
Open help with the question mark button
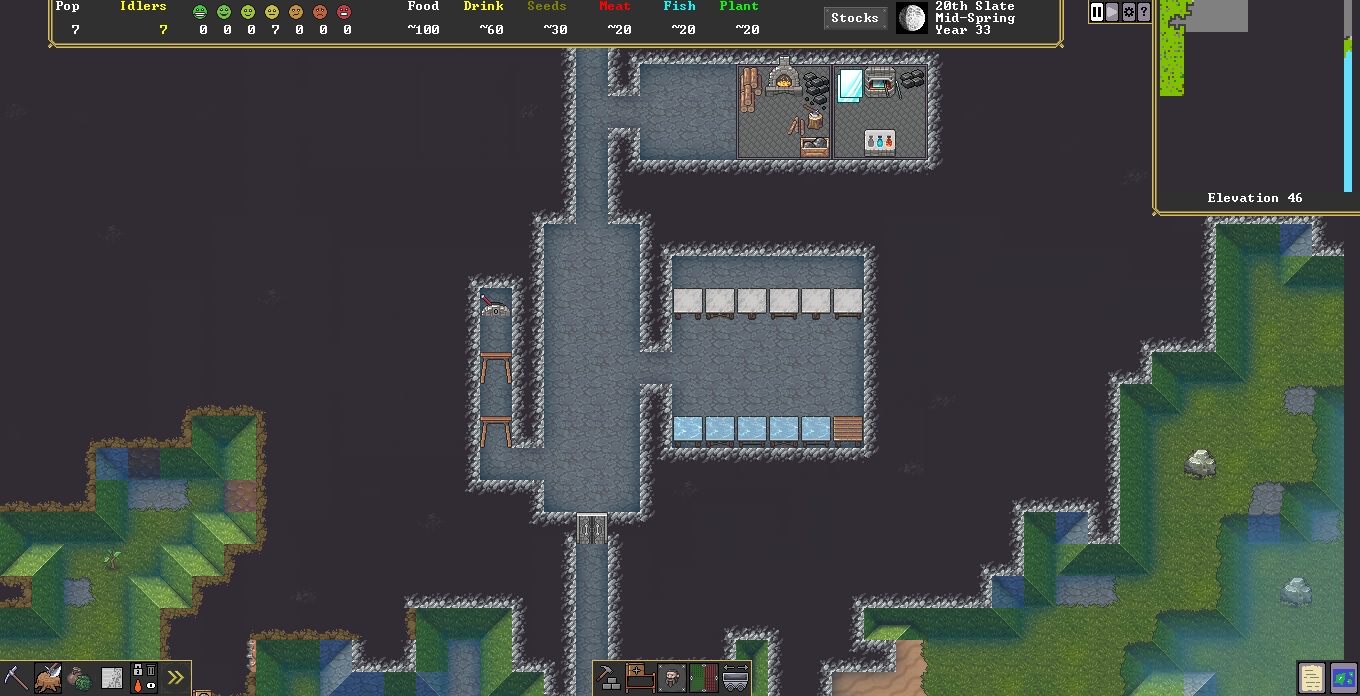click(1144, 12)
